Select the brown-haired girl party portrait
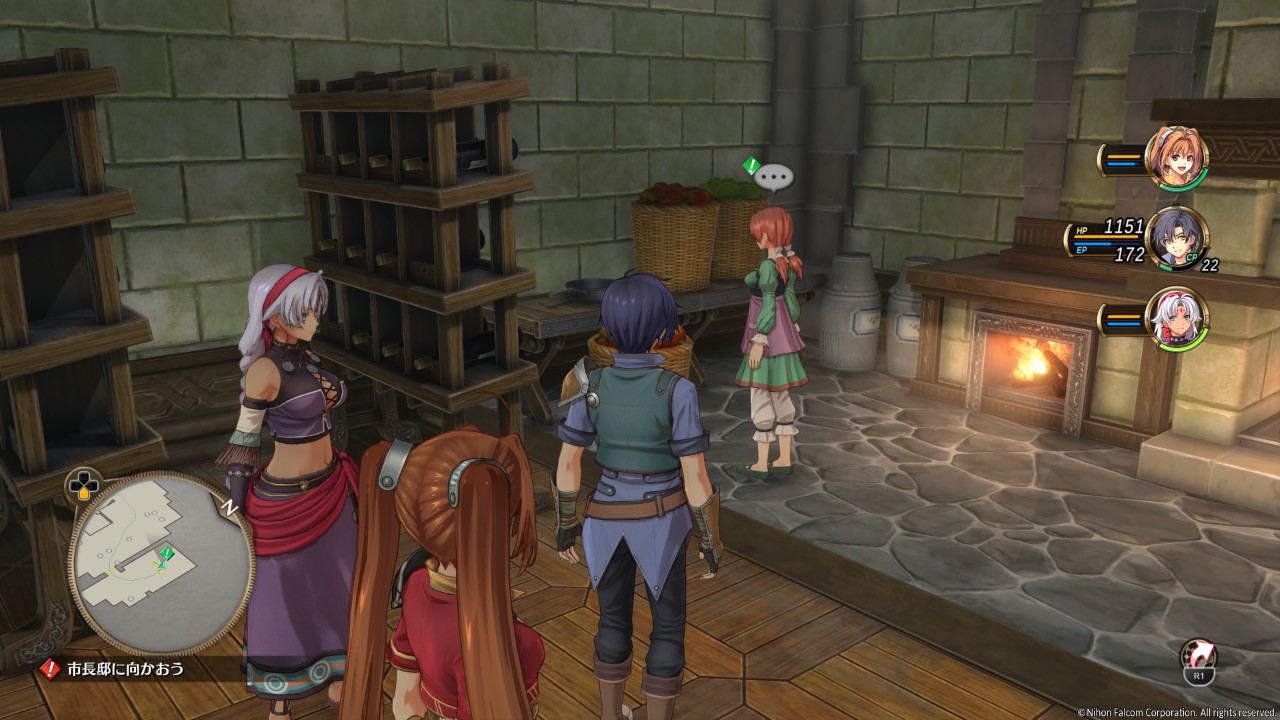The height and width of the screenshot is (720, 1280). [x=1176, y=158]
